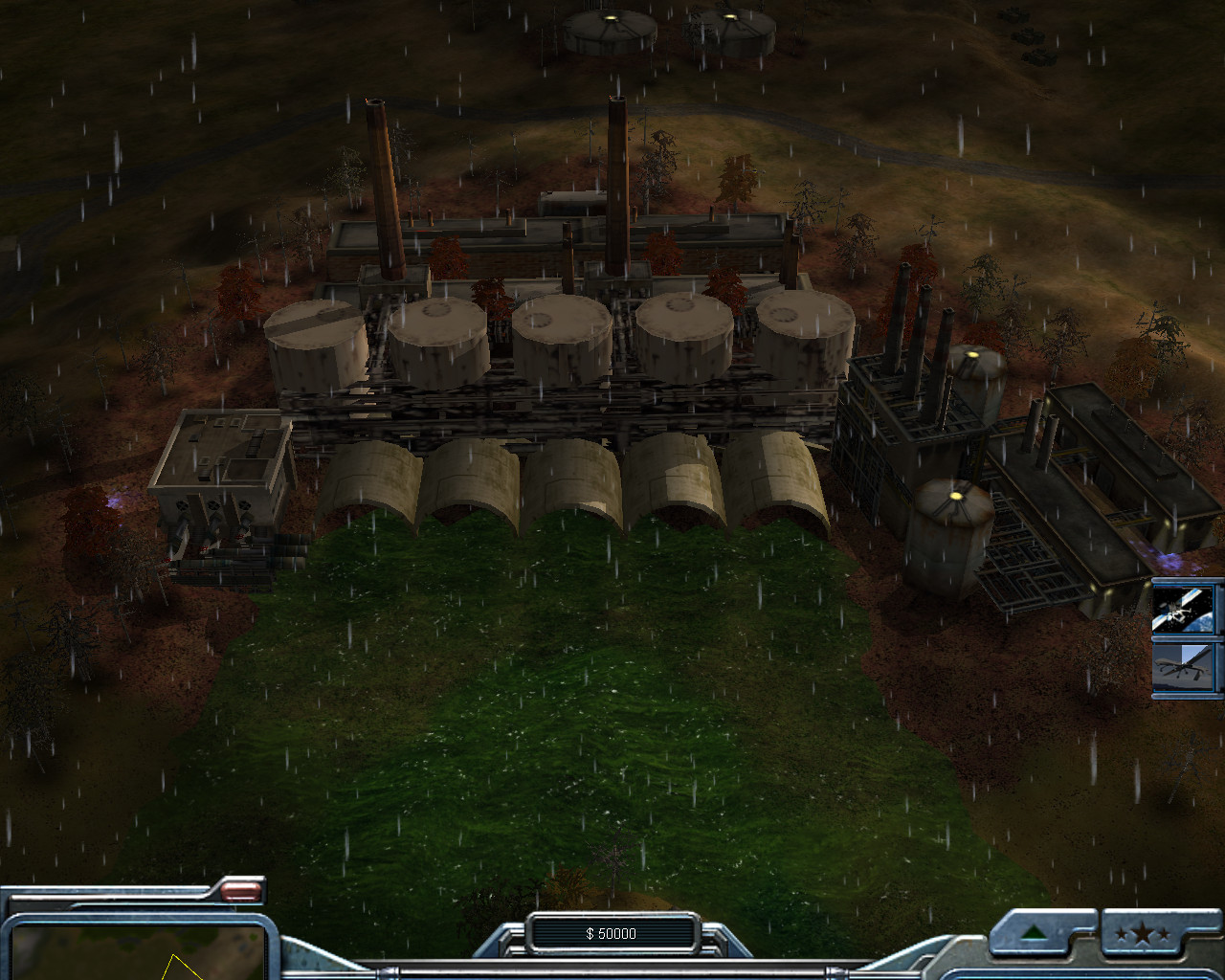1225x980 pixels.
Task: Activate the drone aircraft special power shortcut
Action: 1187,666
